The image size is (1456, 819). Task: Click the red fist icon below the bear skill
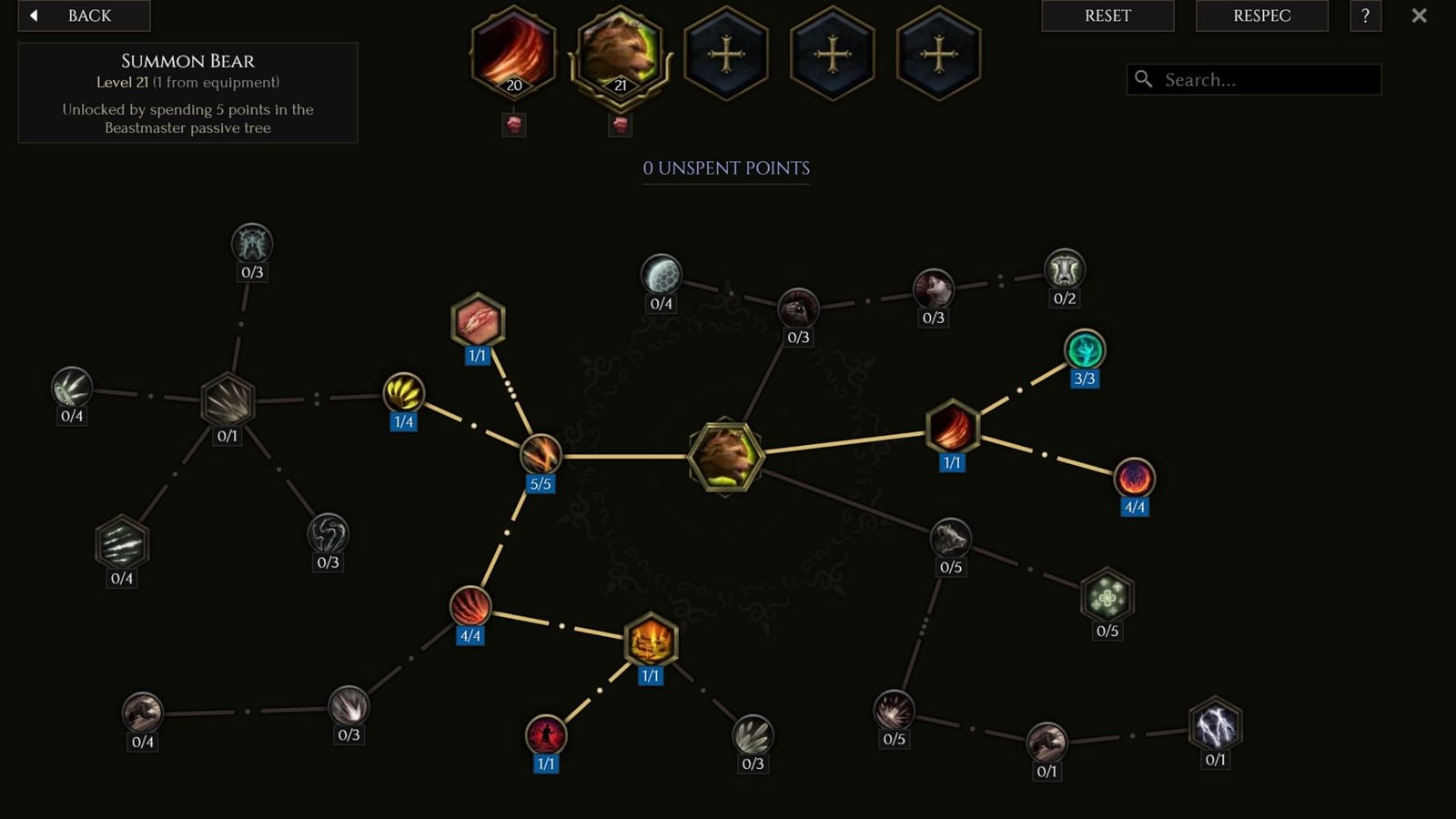click(x=620, y=125)
